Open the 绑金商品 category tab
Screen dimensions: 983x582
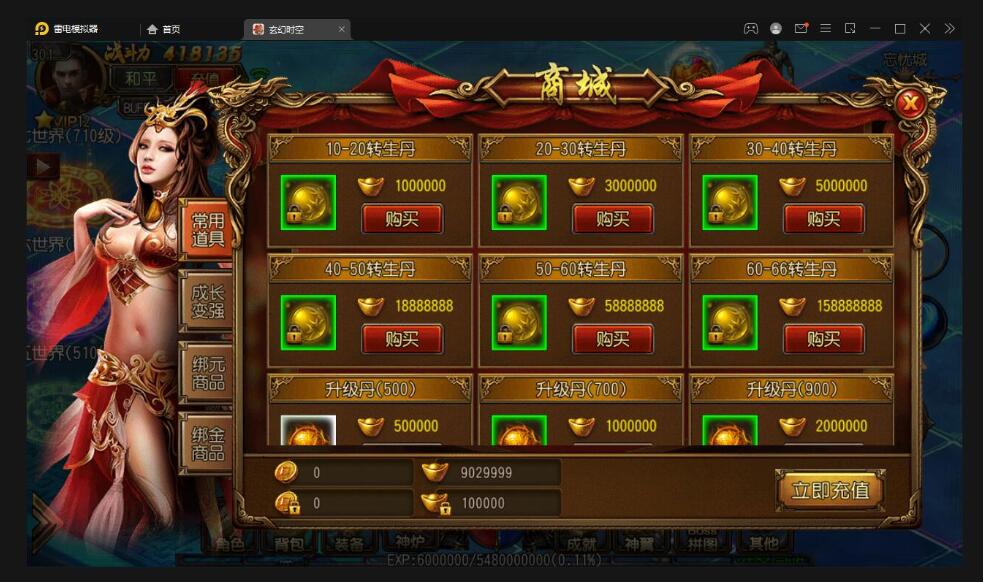208,443
